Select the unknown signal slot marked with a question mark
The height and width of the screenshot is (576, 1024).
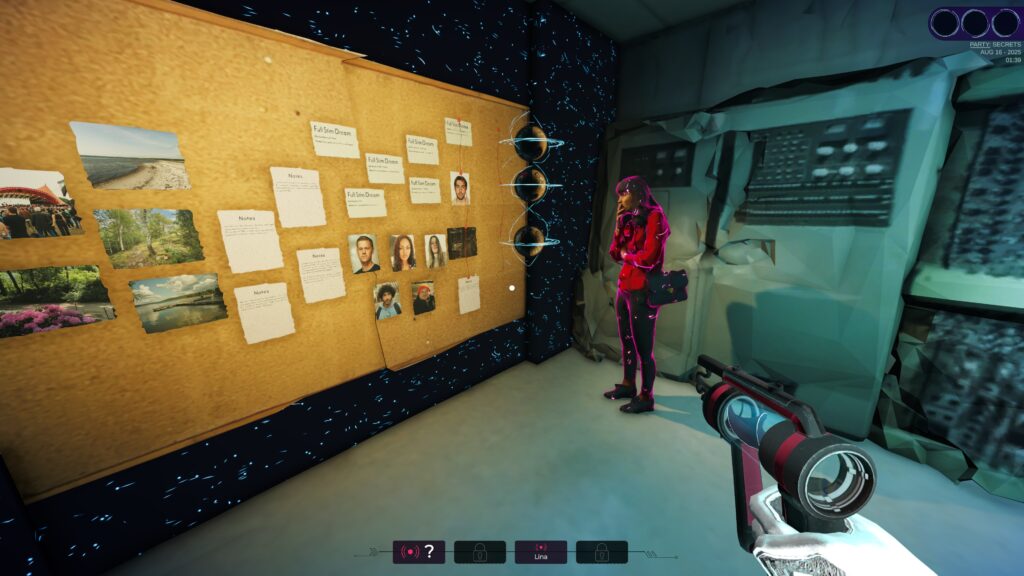coord(418,552)
